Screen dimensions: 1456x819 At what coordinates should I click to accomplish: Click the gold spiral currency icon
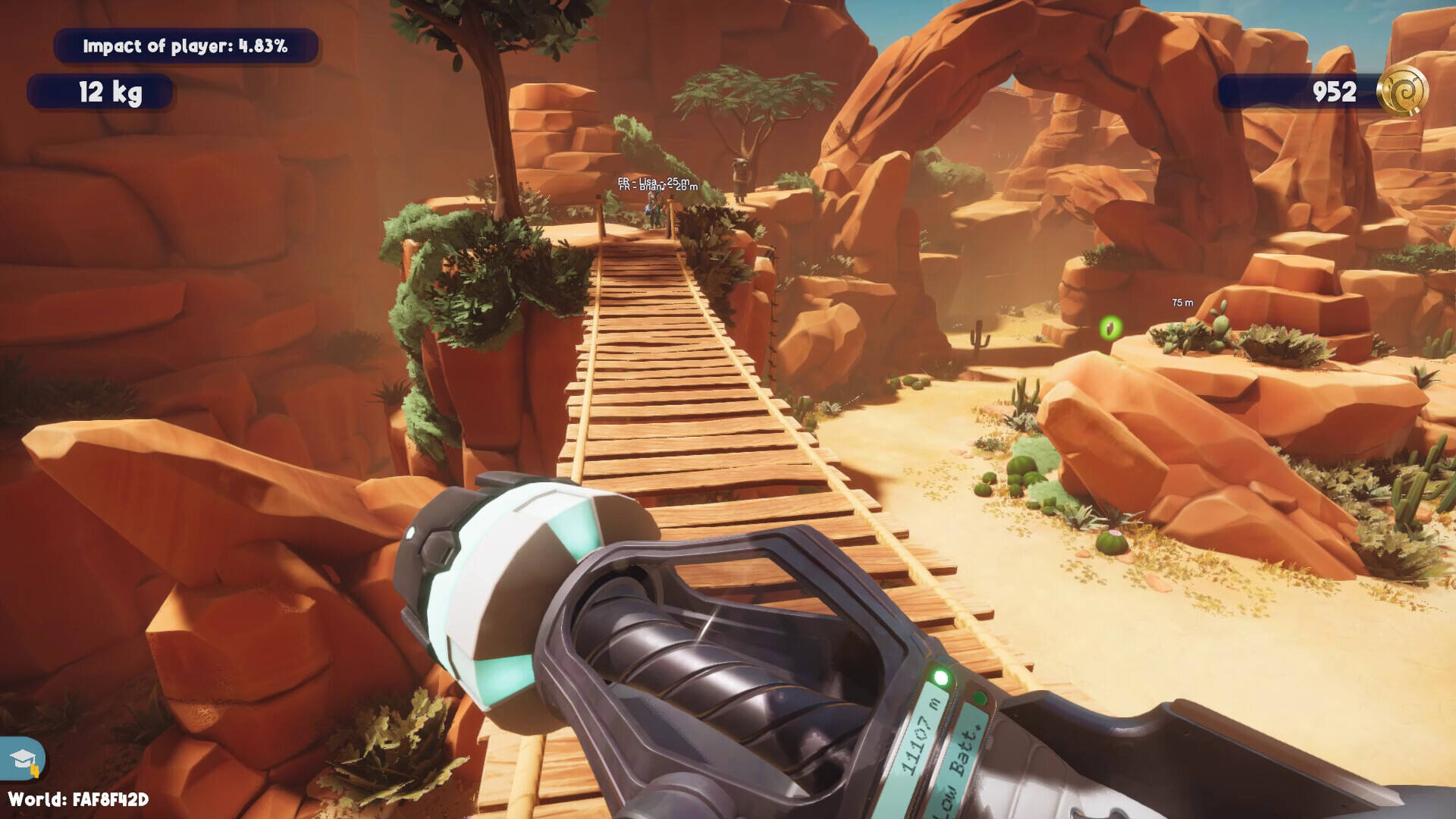pyautogui.click(x=1402, y=92)
